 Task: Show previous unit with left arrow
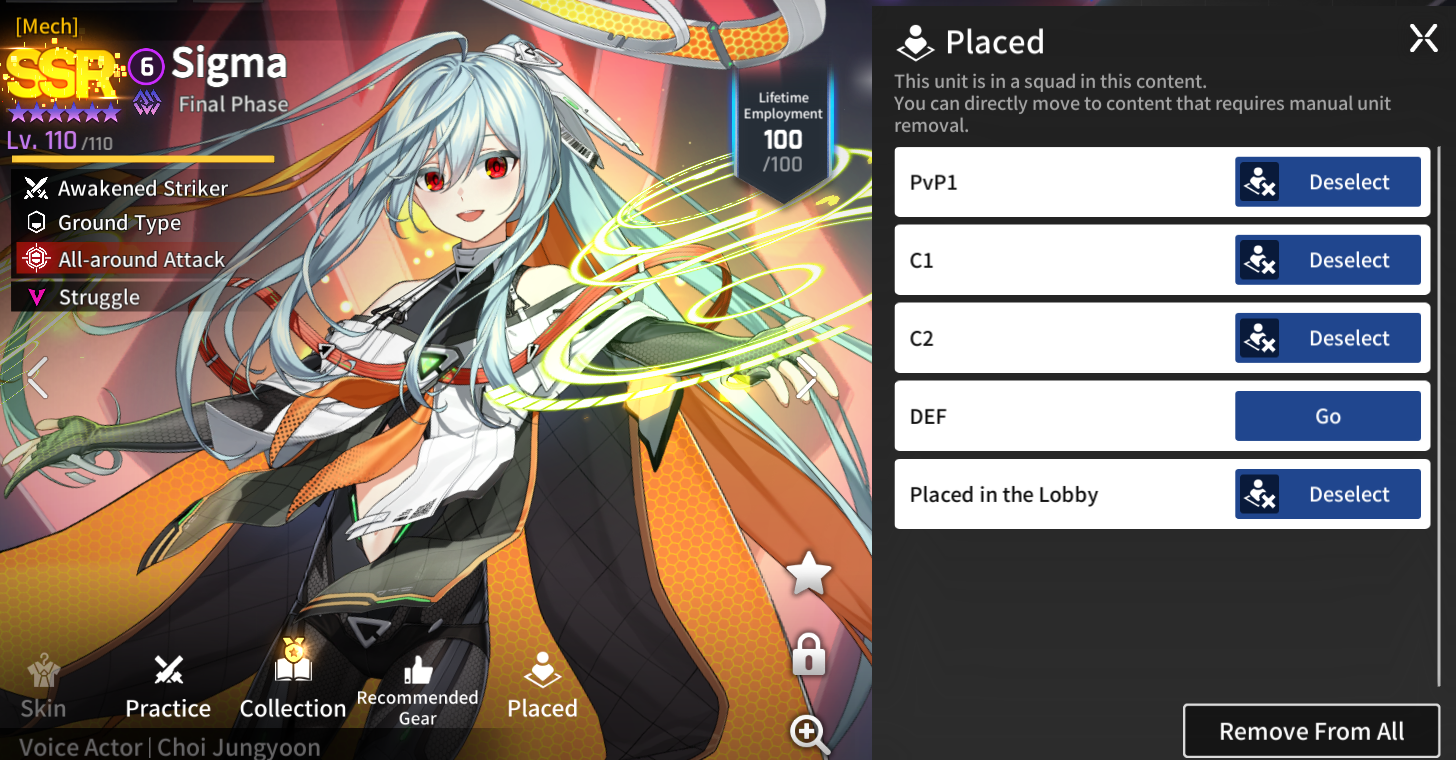pyautogui.click(x=37, y=378)
